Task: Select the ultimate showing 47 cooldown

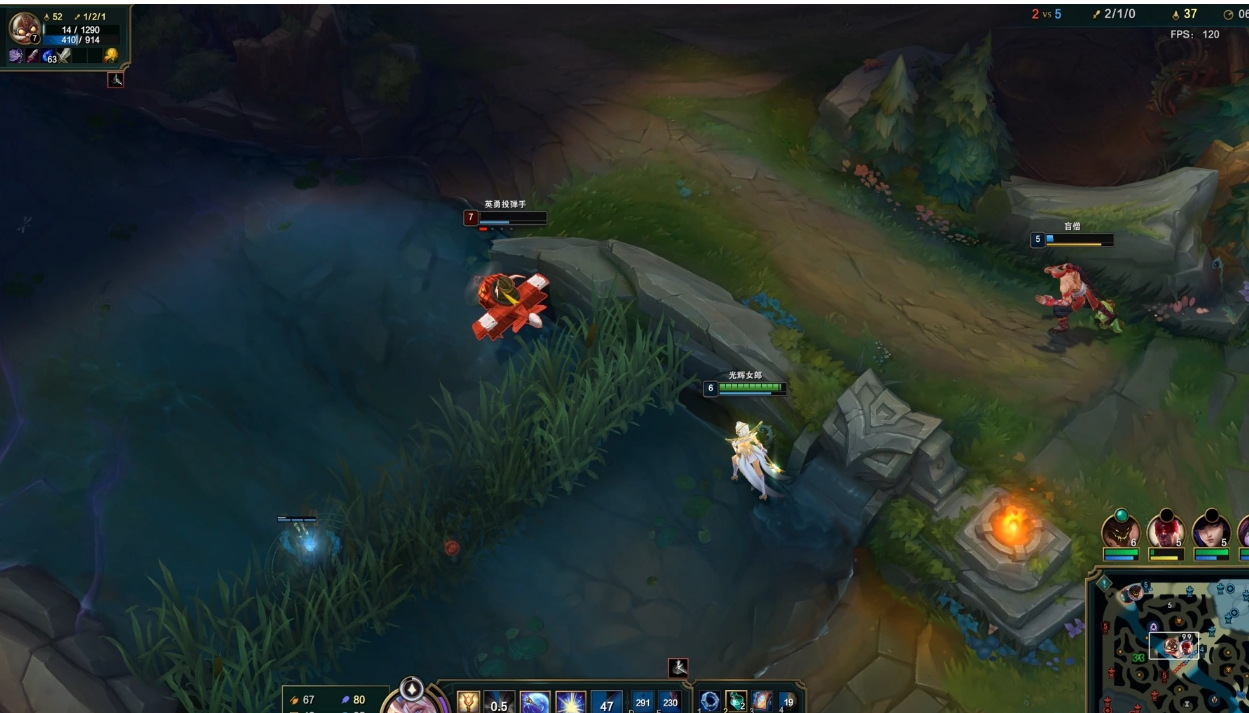Action: tap(606, 703)
